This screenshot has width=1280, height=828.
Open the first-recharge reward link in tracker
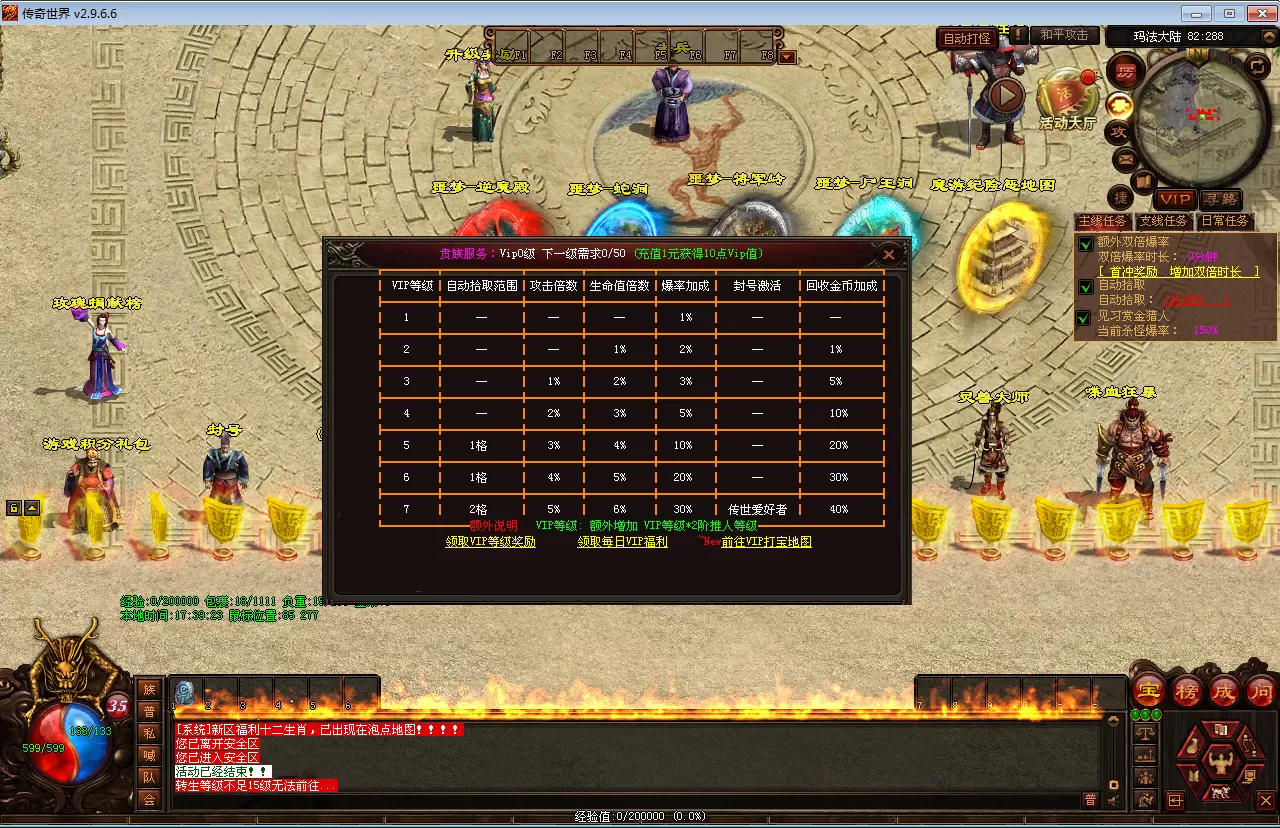[x=1178, y=271]
